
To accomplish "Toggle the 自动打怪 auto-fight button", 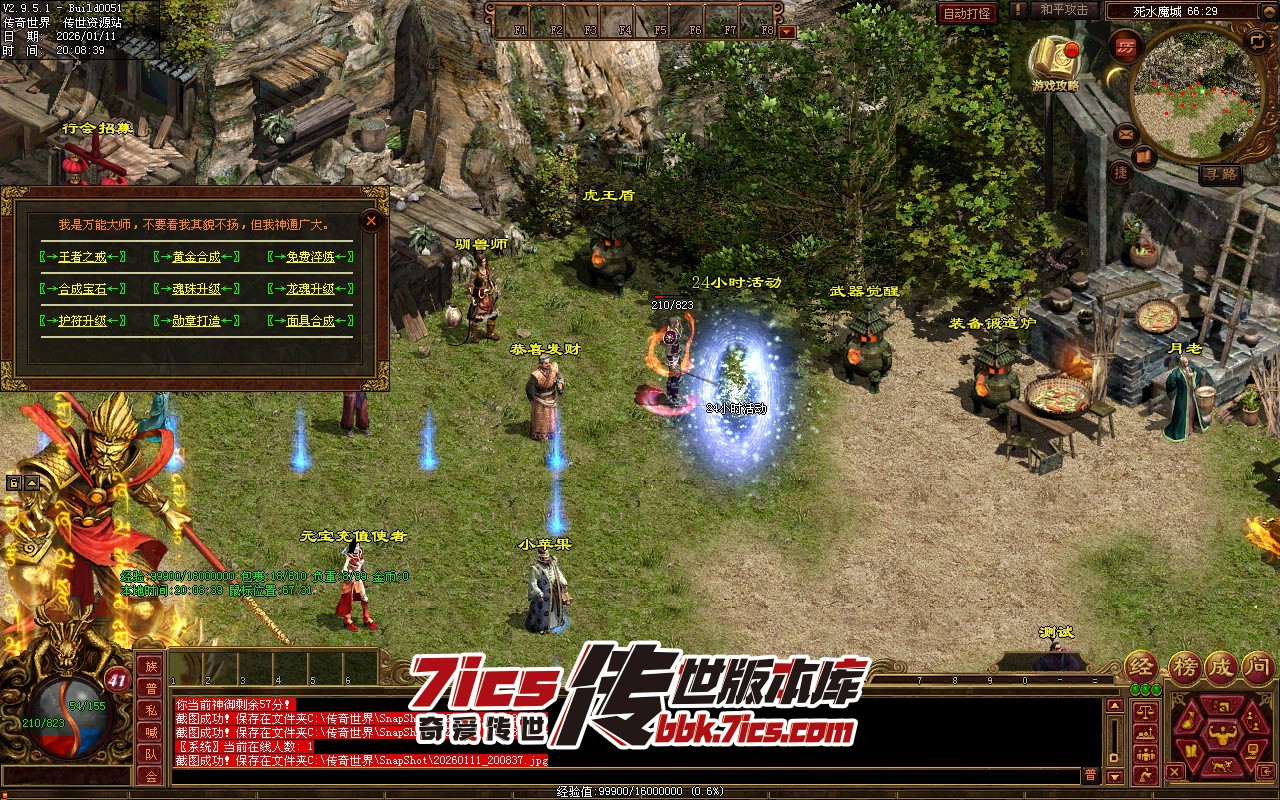I will click(967, 13).
